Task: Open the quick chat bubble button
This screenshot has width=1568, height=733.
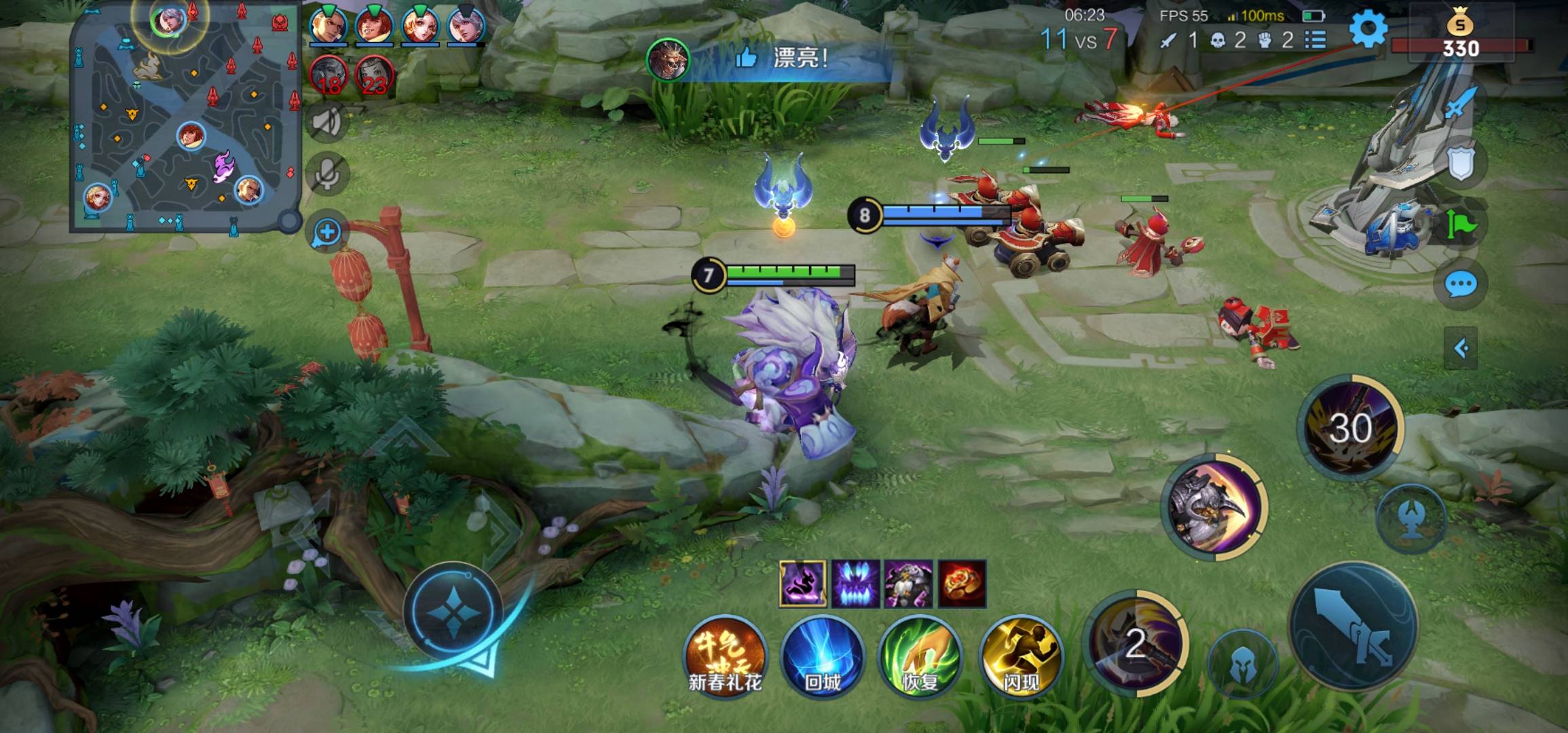Action: click(x=1460, y=284)
